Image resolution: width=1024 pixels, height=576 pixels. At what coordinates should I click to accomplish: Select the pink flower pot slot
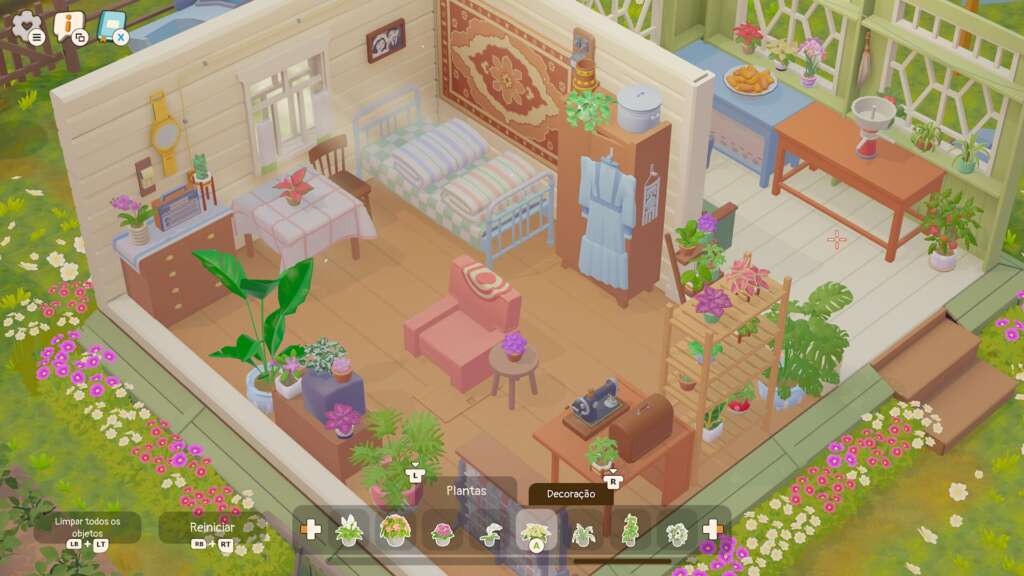pyautogui.click(x=442, y=532)
